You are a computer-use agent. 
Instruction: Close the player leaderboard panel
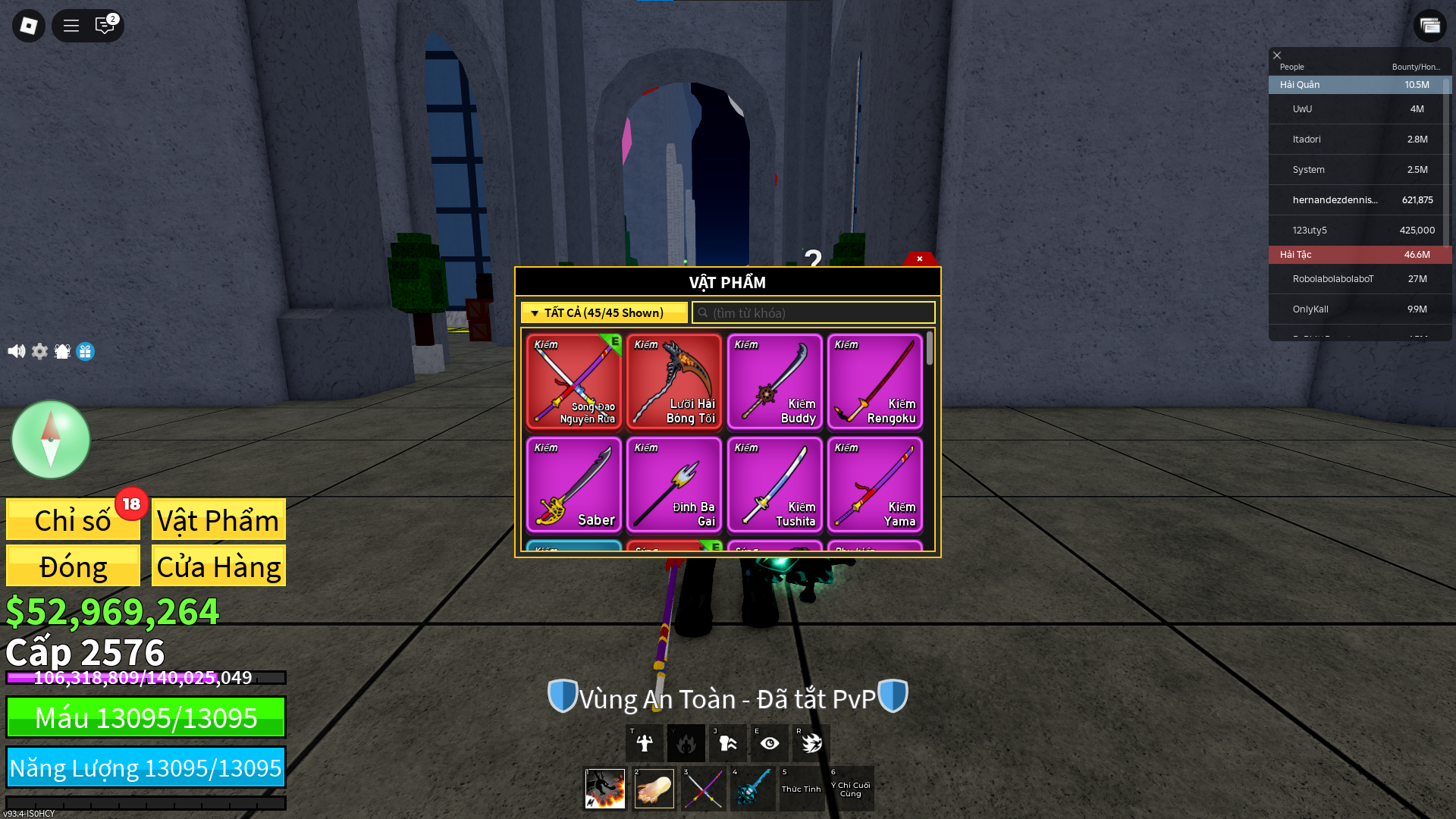click(1277, 55)
